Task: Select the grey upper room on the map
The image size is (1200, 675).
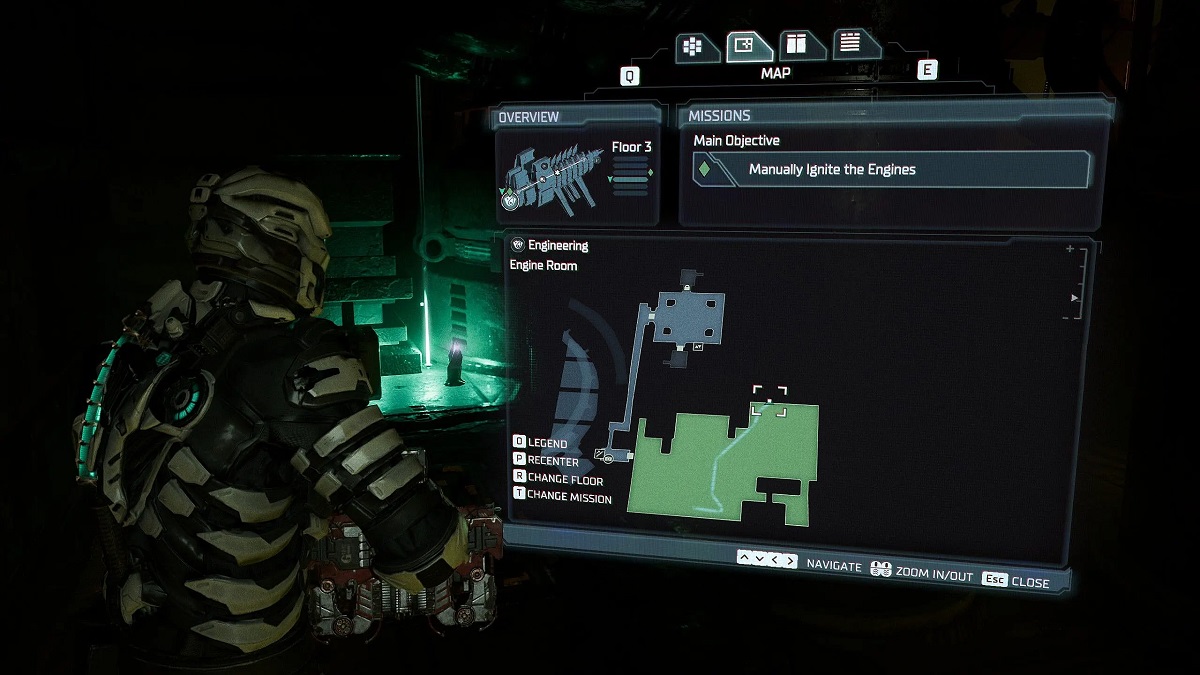Action: [x=688, y=317]
